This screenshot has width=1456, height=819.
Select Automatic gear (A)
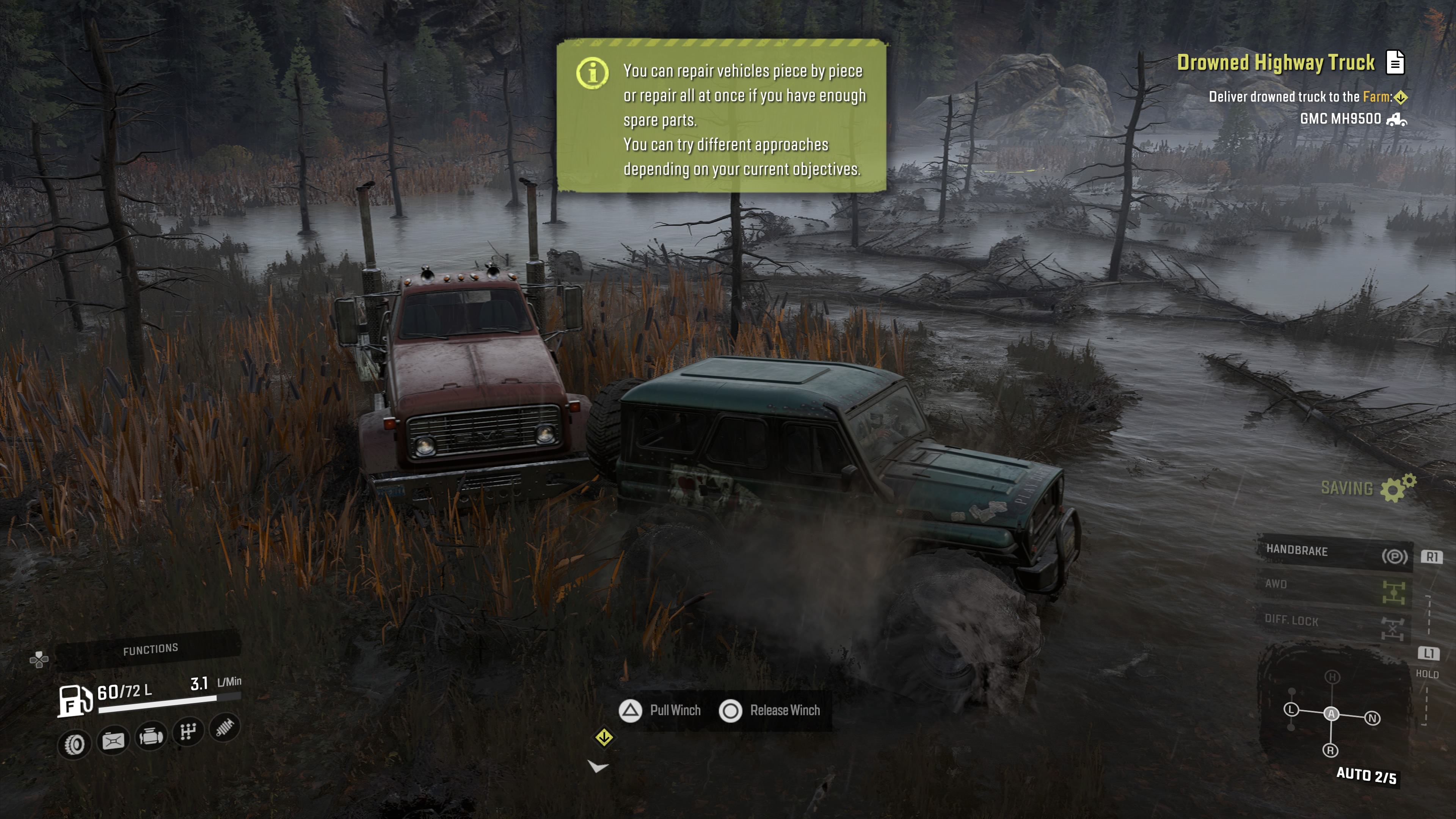pos(1331,714)
